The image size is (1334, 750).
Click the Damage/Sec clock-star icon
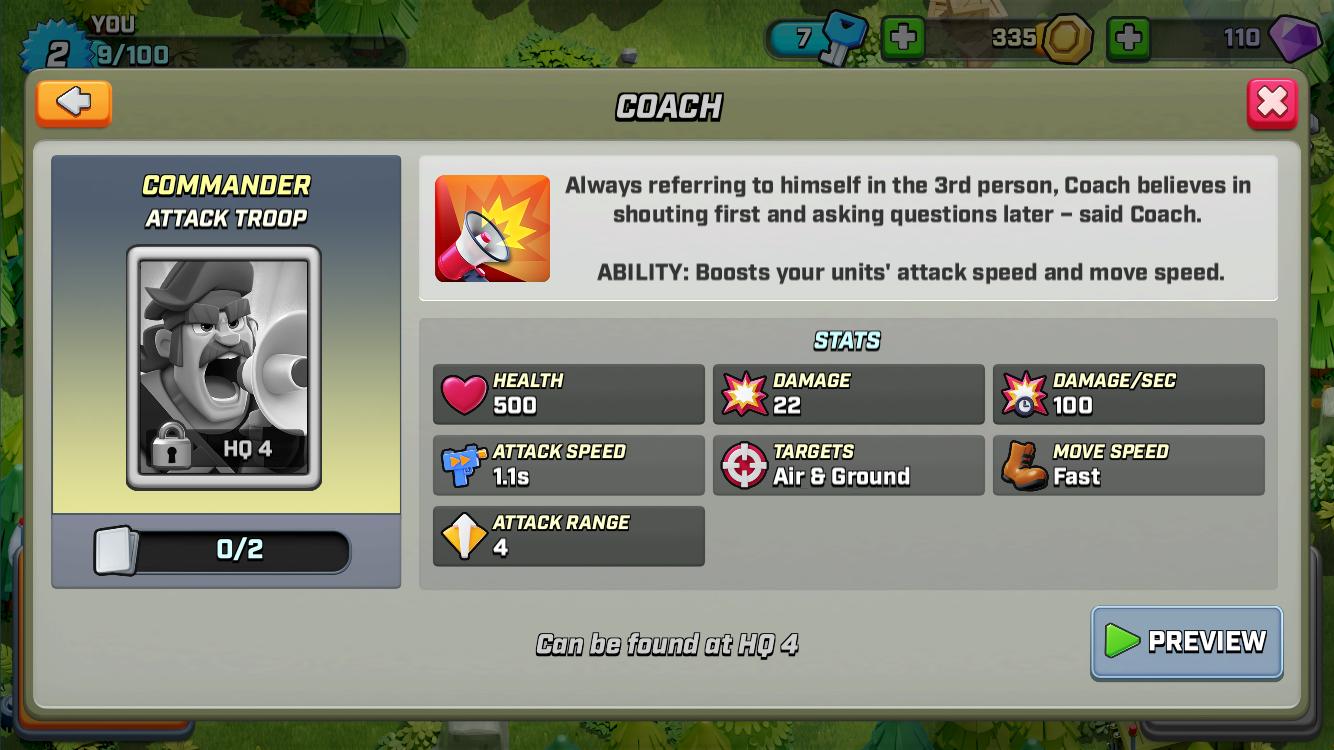[1022, 393]
